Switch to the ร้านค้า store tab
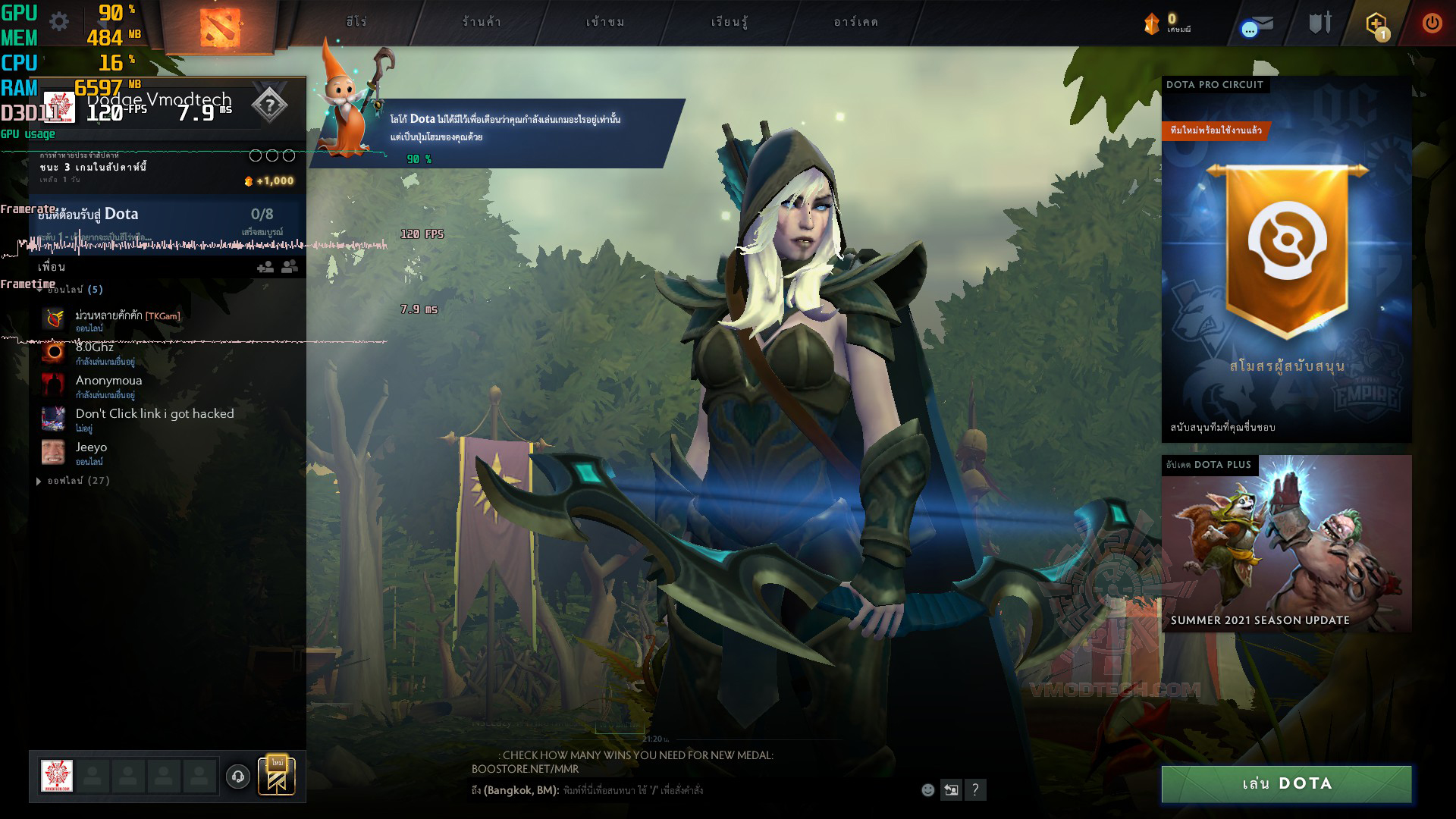 click(x=482, y=22)
